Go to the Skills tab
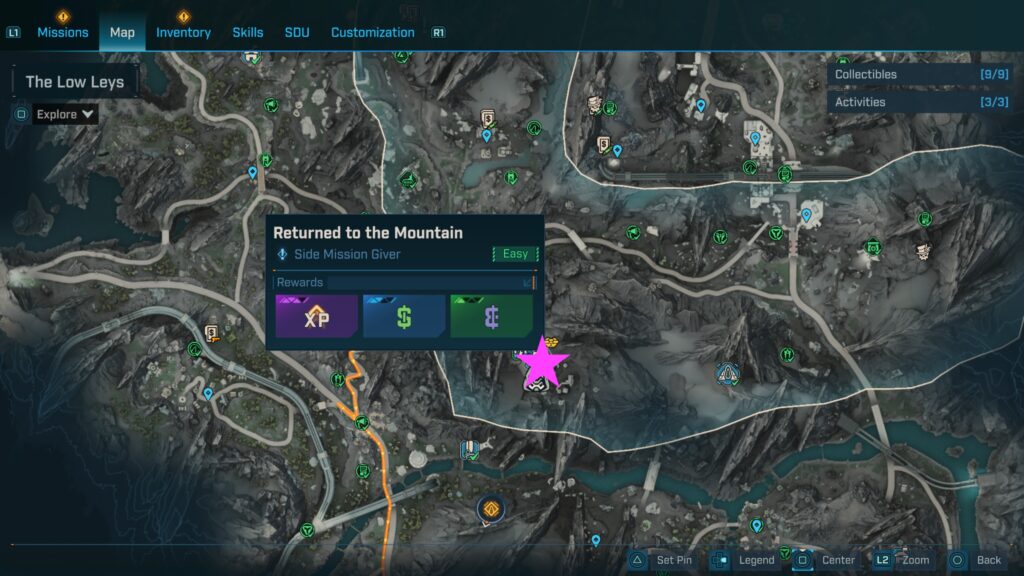This screenshot has height=576, width=1024. pyautogui.click(x=248, y=32)
